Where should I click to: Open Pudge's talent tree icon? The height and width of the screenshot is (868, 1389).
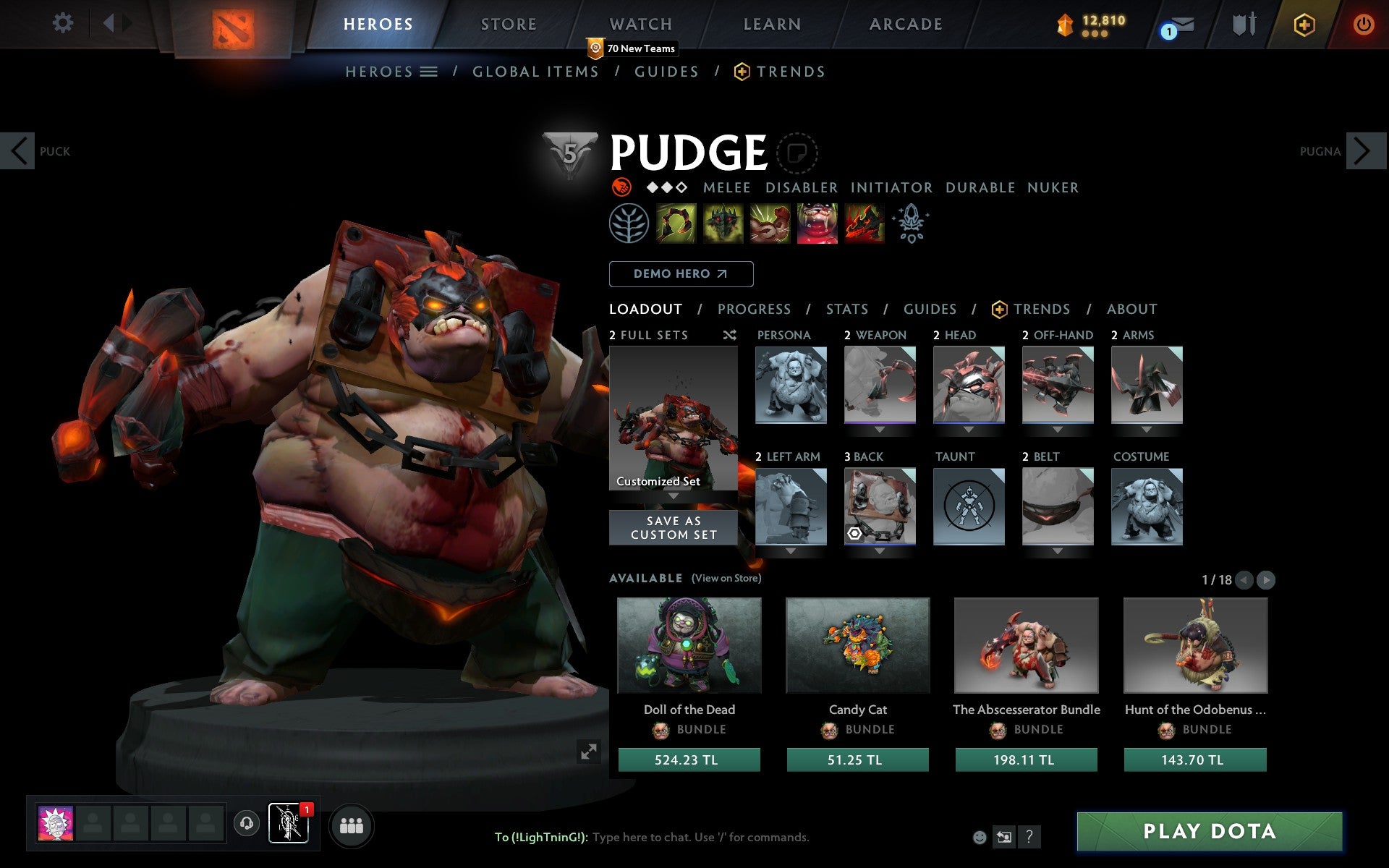(x=630, y=224)
